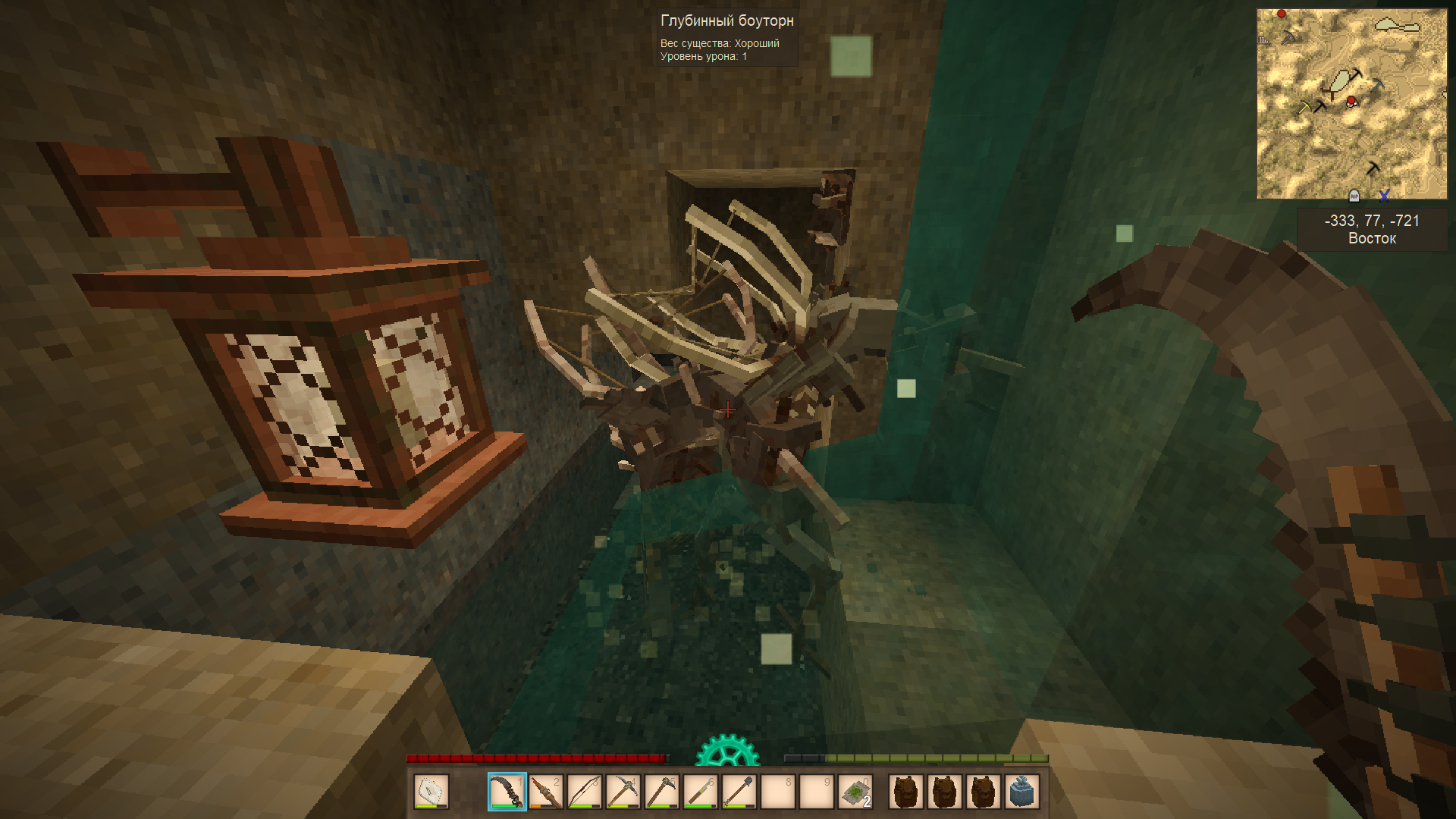Select the spear in hotbar slot 2
The height and width of the screenshot is (819, 1456).
click(x=546, y=792)
